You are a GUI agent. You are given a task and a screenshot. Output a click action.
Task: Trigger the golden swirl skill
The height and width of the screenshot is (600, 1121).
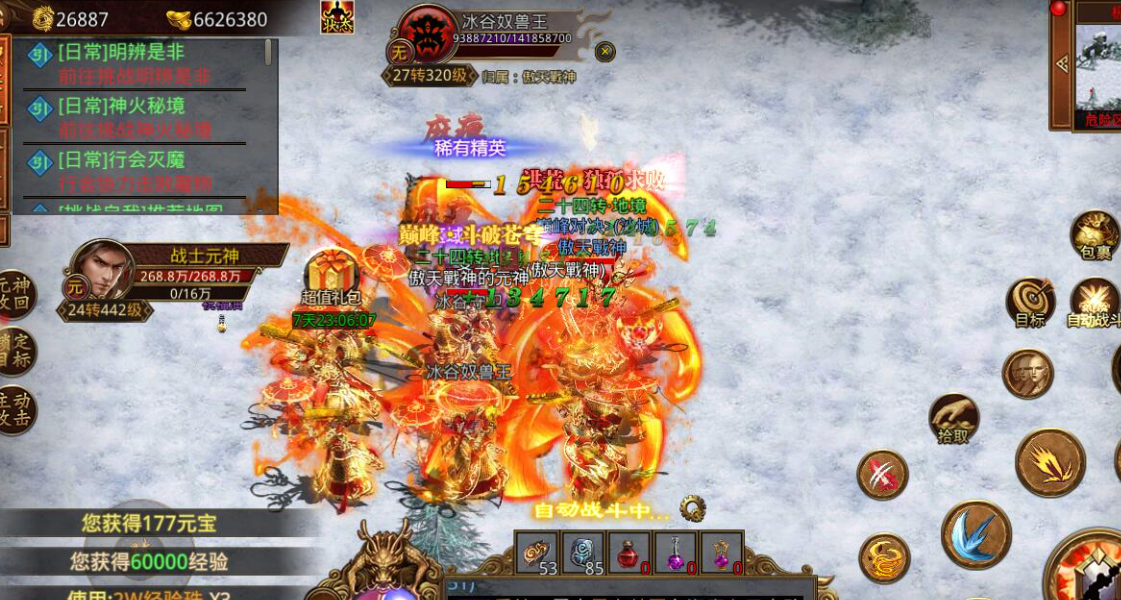884,557
